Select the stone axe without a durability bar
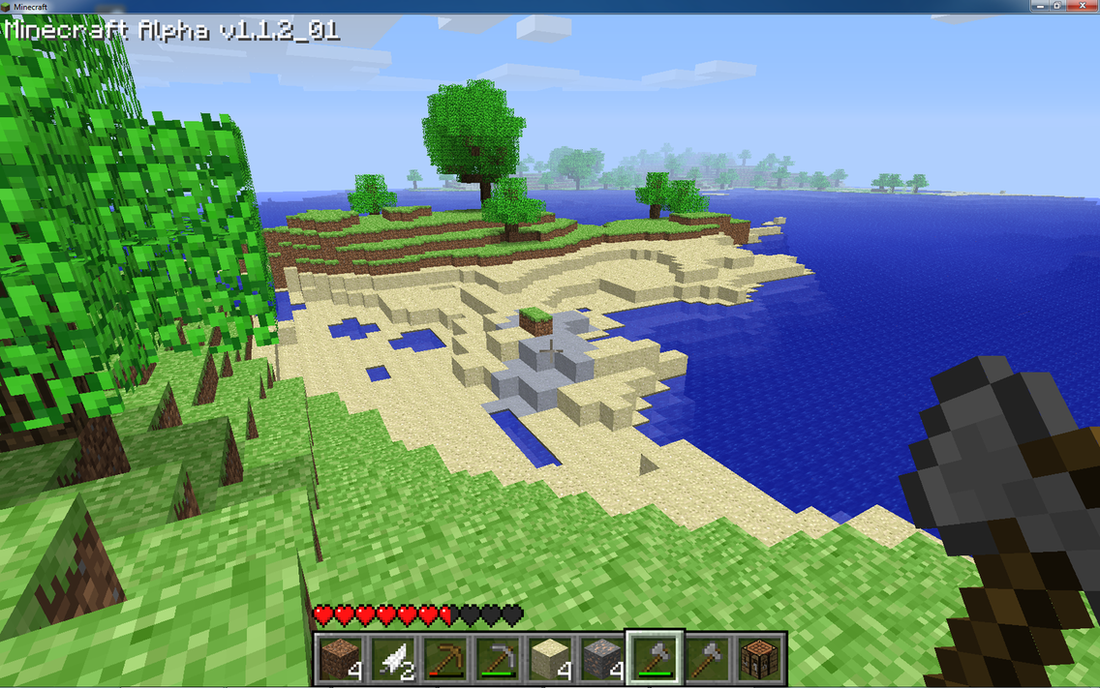Viewport: 1100px width, 688px height. tap(707, 656)
